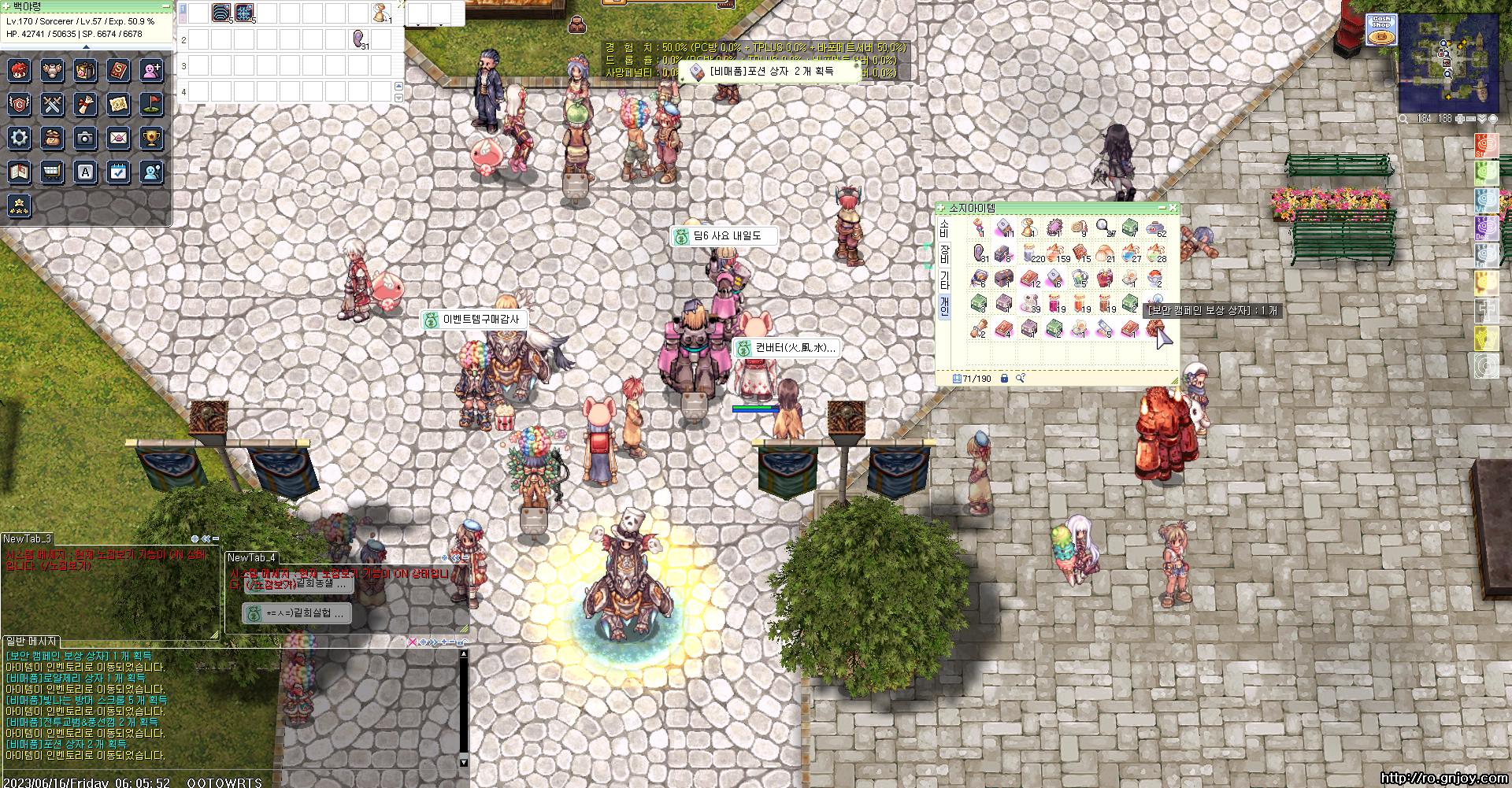This screenshot has height=788, width=1512.
Task: Switch to the 기타 inventory tab
Action: click(945, 279)
